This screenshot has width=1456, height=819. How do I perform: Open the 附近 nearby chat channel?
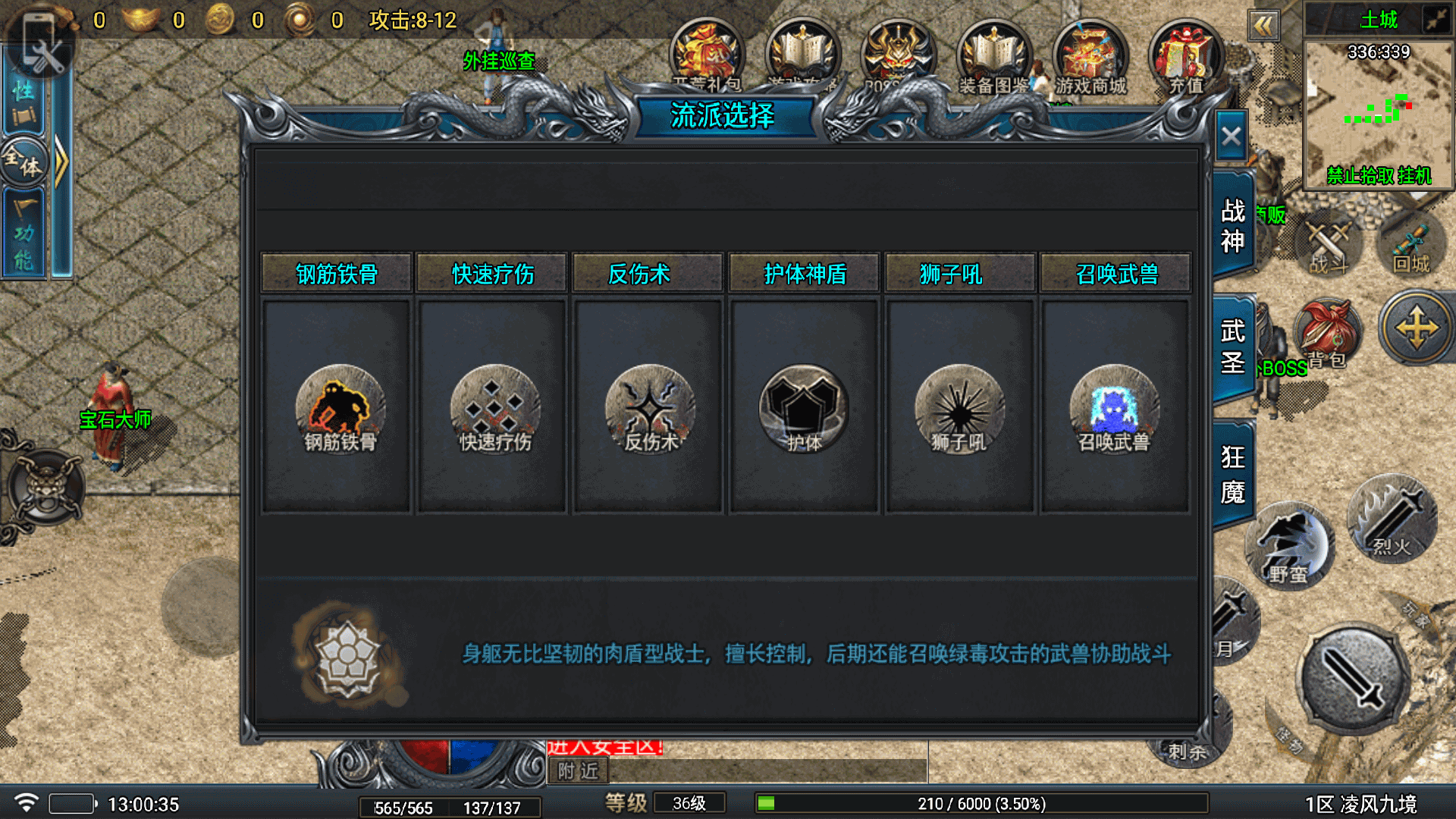point(578,771)
